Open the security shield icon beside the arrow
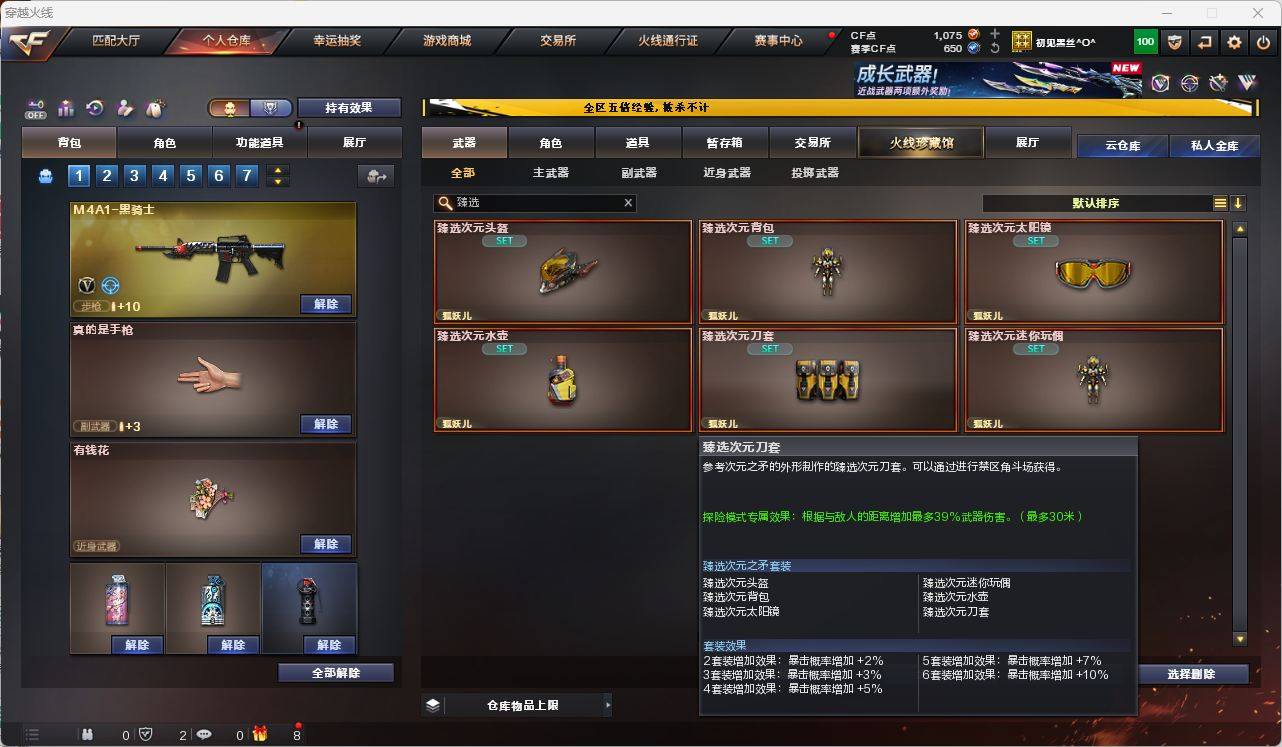1282x747 pixels. pos(1176,42)
